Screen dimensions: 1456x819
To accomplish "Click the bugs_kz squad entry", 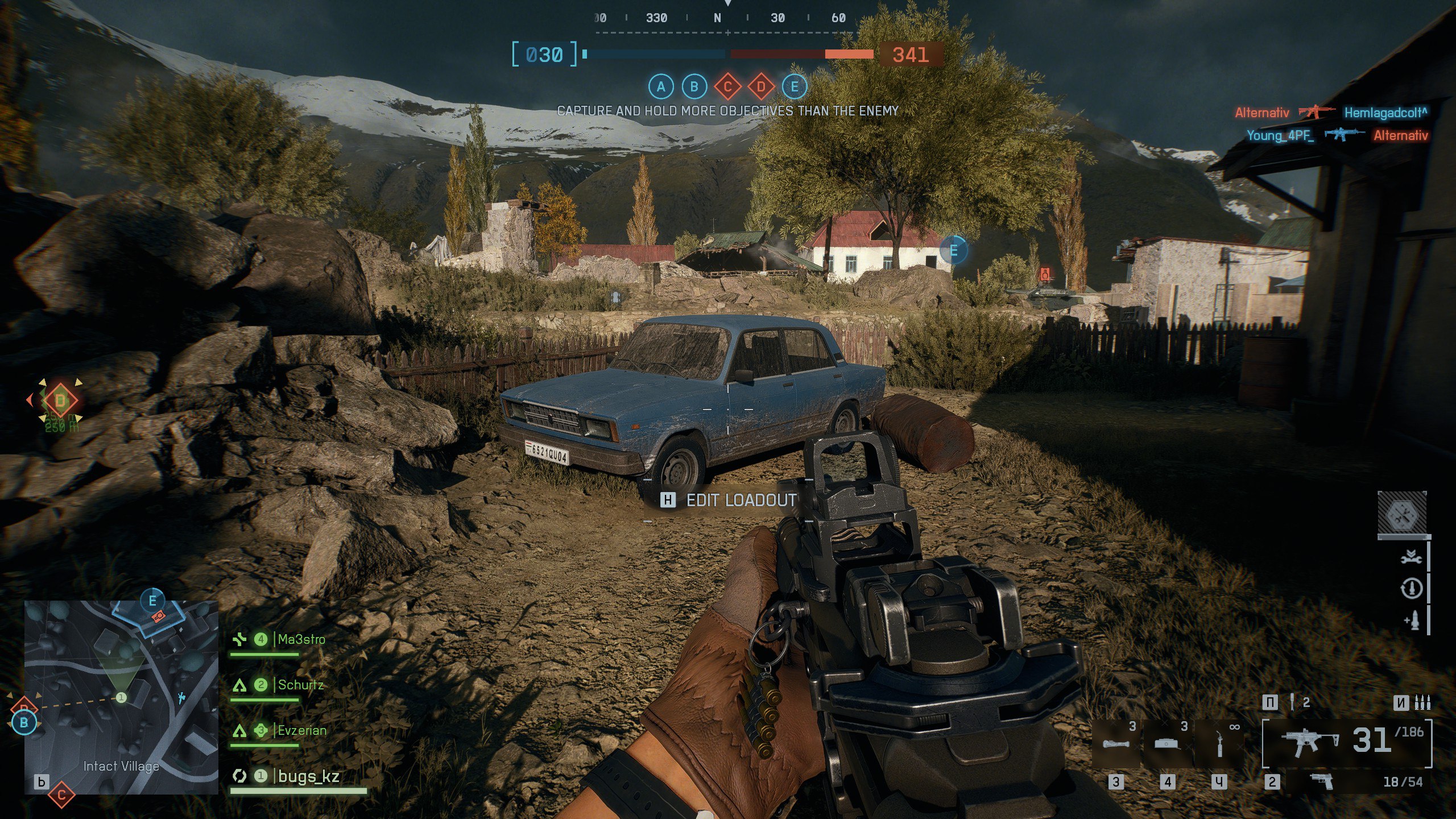I will [x=308, y=776].
